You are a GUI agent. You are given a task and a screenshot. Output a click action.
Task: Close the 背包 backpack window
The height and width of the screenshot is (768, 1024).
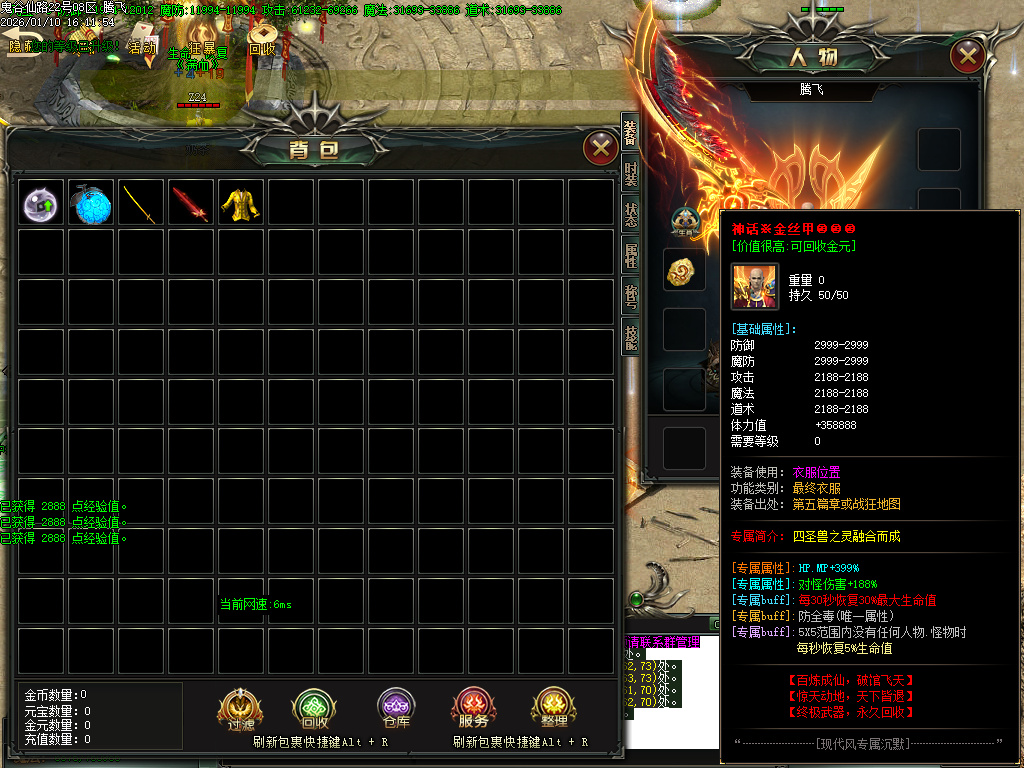pos(600,149)
